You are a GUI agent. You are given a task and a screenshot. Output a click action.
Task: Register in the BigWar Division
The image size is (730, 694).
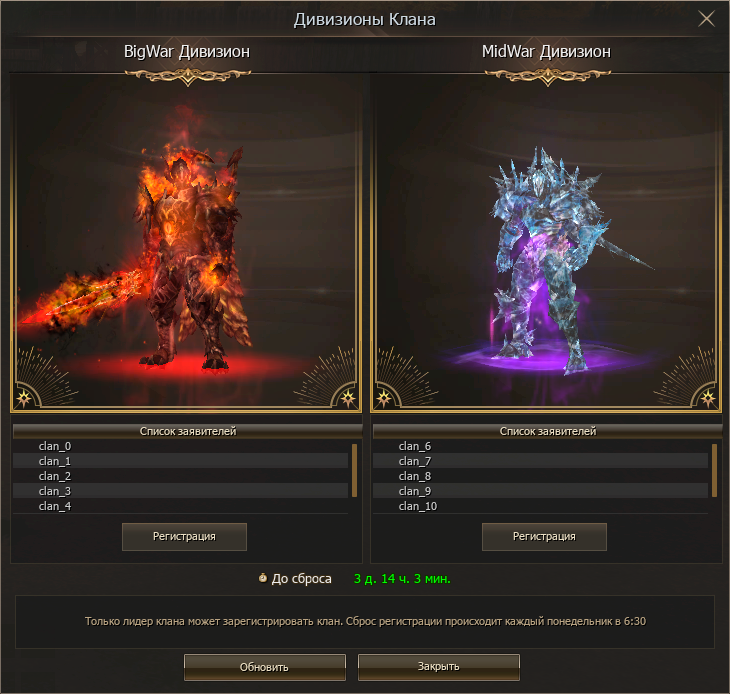coord(184,536)
